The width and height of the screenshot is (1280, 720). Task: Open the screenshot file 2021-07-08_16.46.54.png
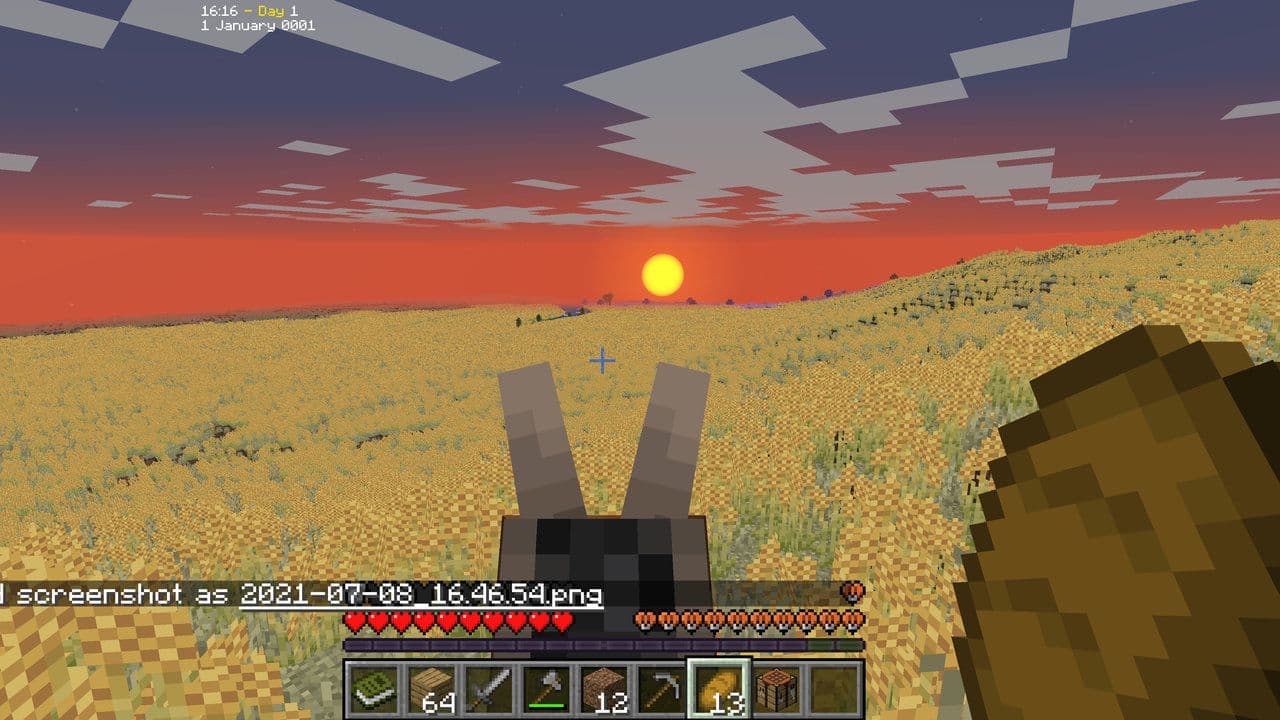pyautogui.click(x=420, y=593)
